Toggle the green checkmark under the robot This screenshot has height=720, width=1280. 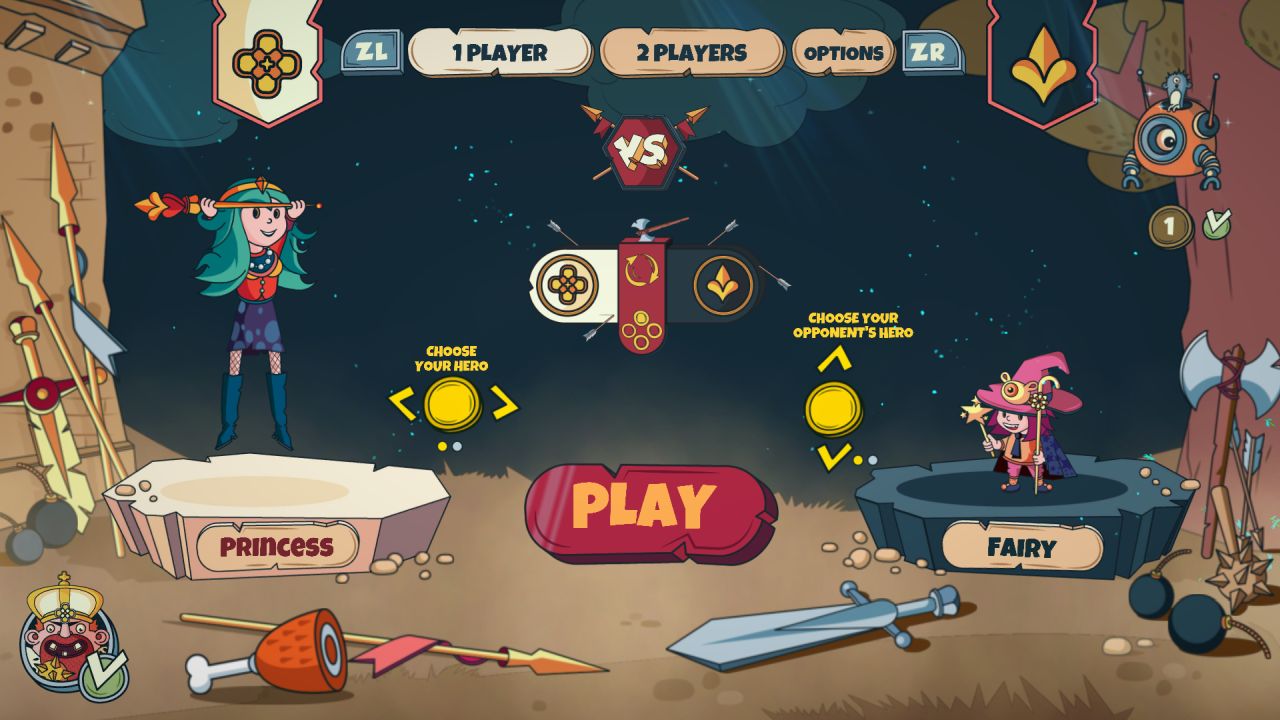[1216, 224]
